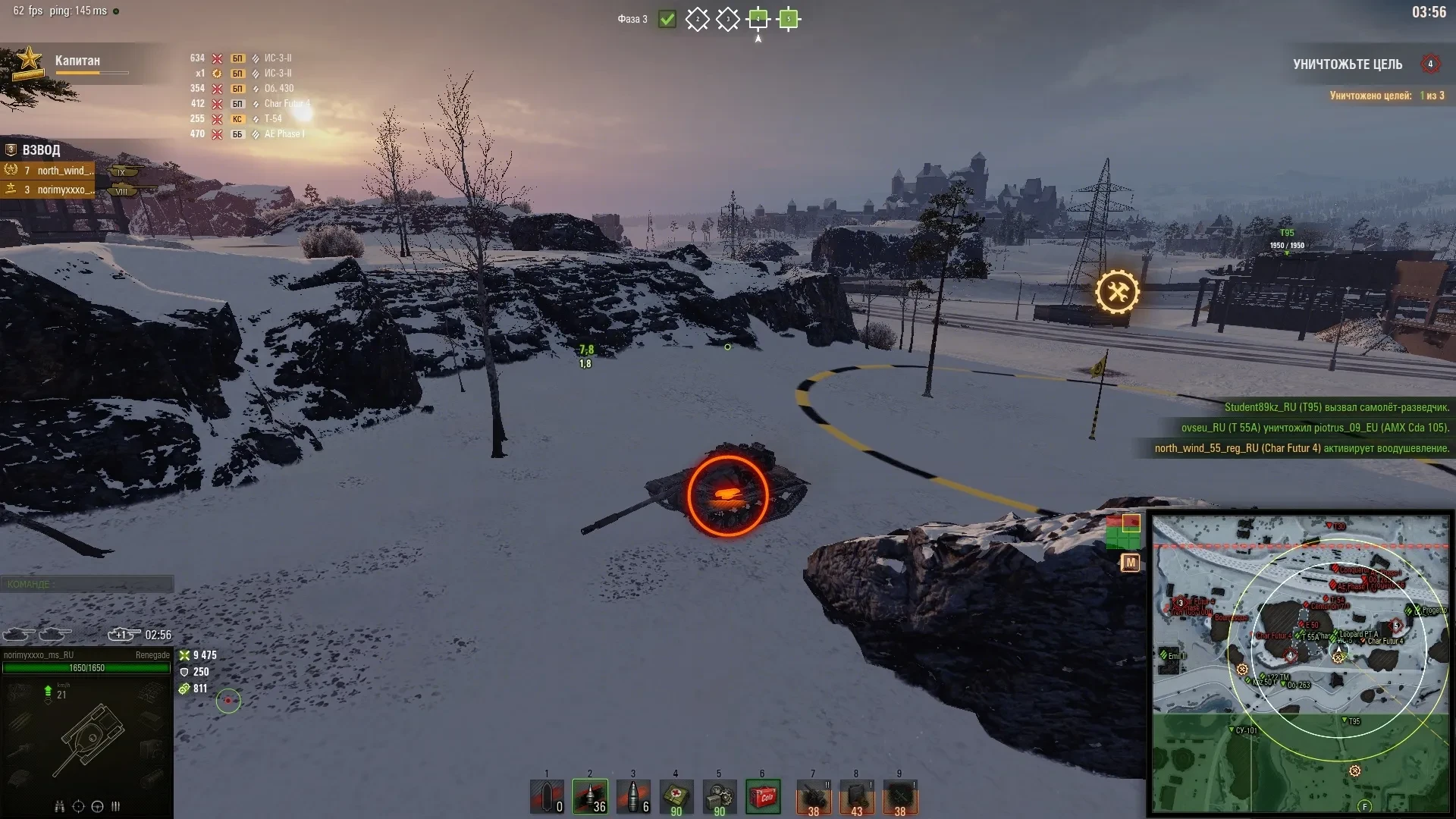Click the green phase 5 objective marker
1456x819 pixels.
tap(789, 19)
